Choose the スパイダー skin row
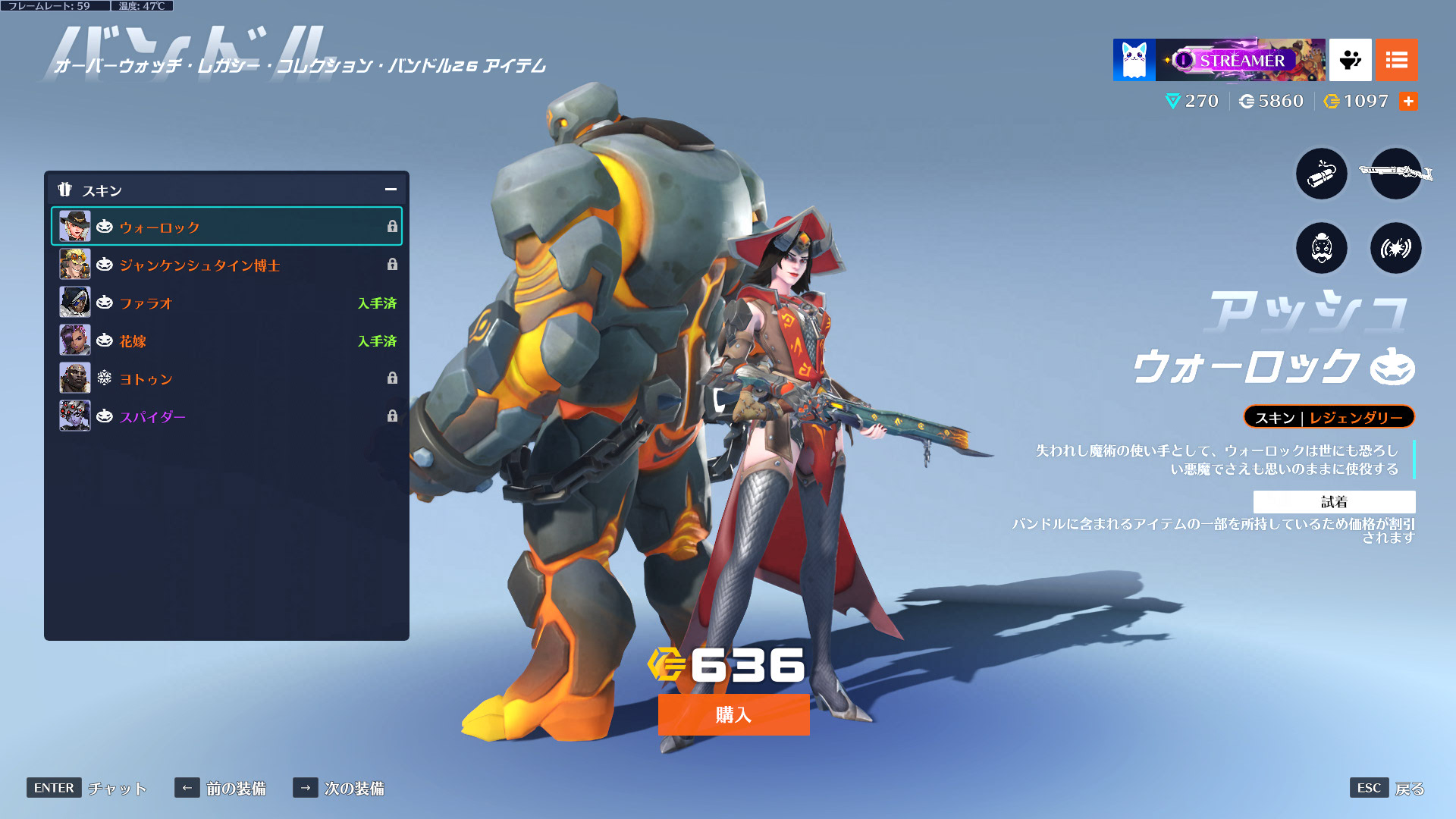The width and height of the screenshot is (1456, 819). pos(226,416)
